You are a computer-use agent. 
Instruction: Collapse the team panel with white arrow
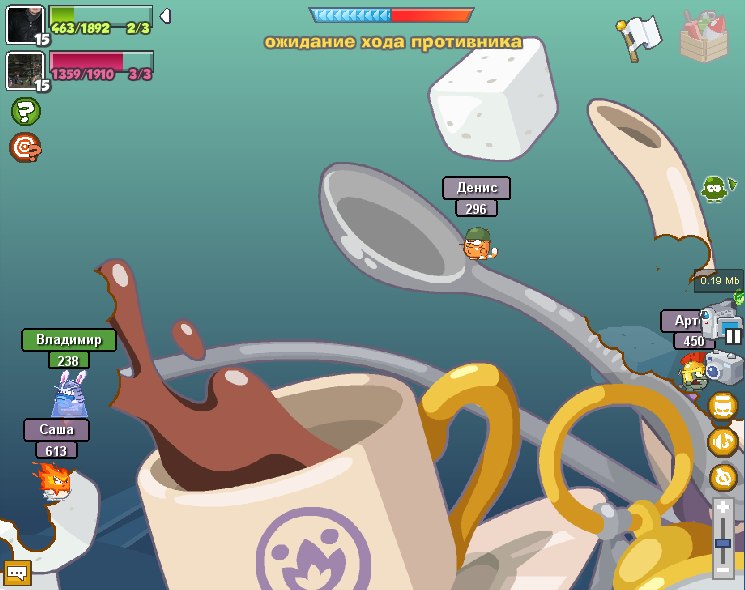(166, 16)
